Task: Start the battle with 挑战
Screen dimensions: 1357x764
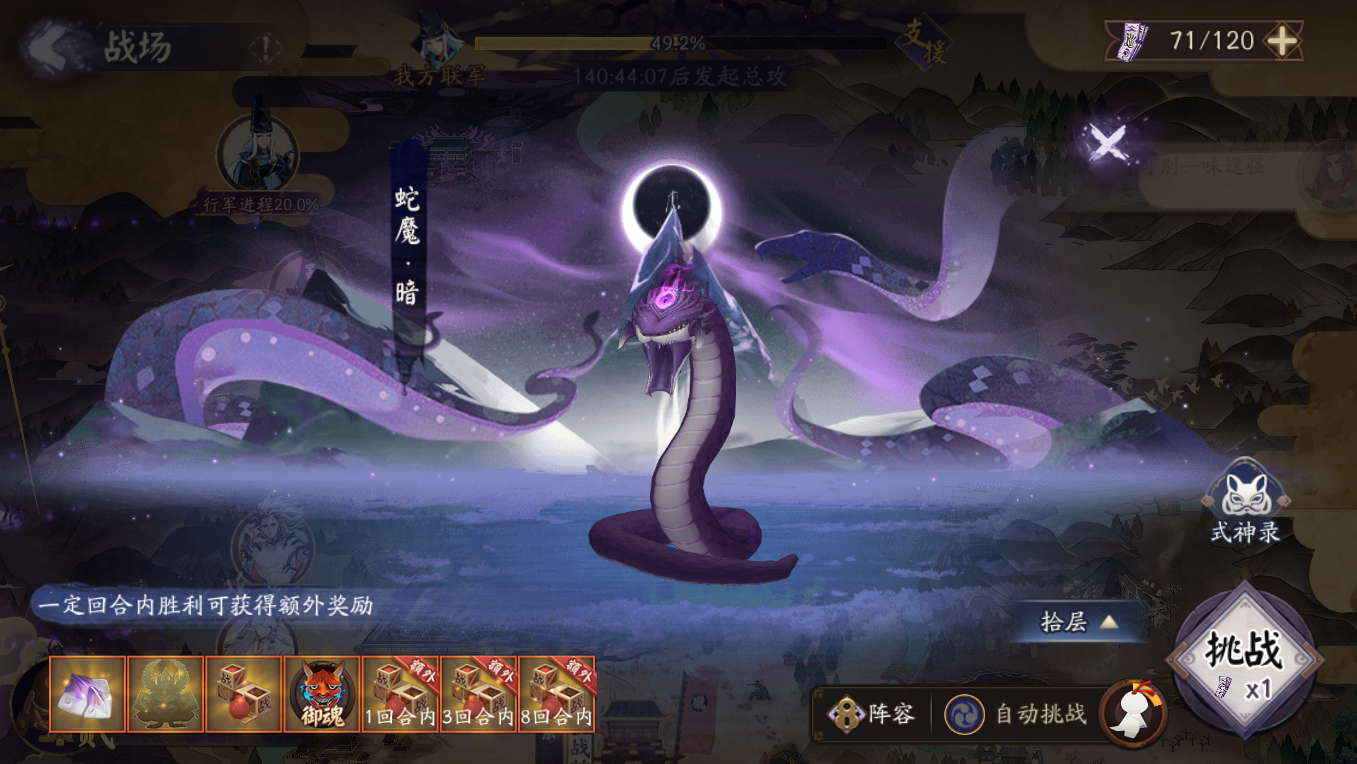Action: 1244,658
